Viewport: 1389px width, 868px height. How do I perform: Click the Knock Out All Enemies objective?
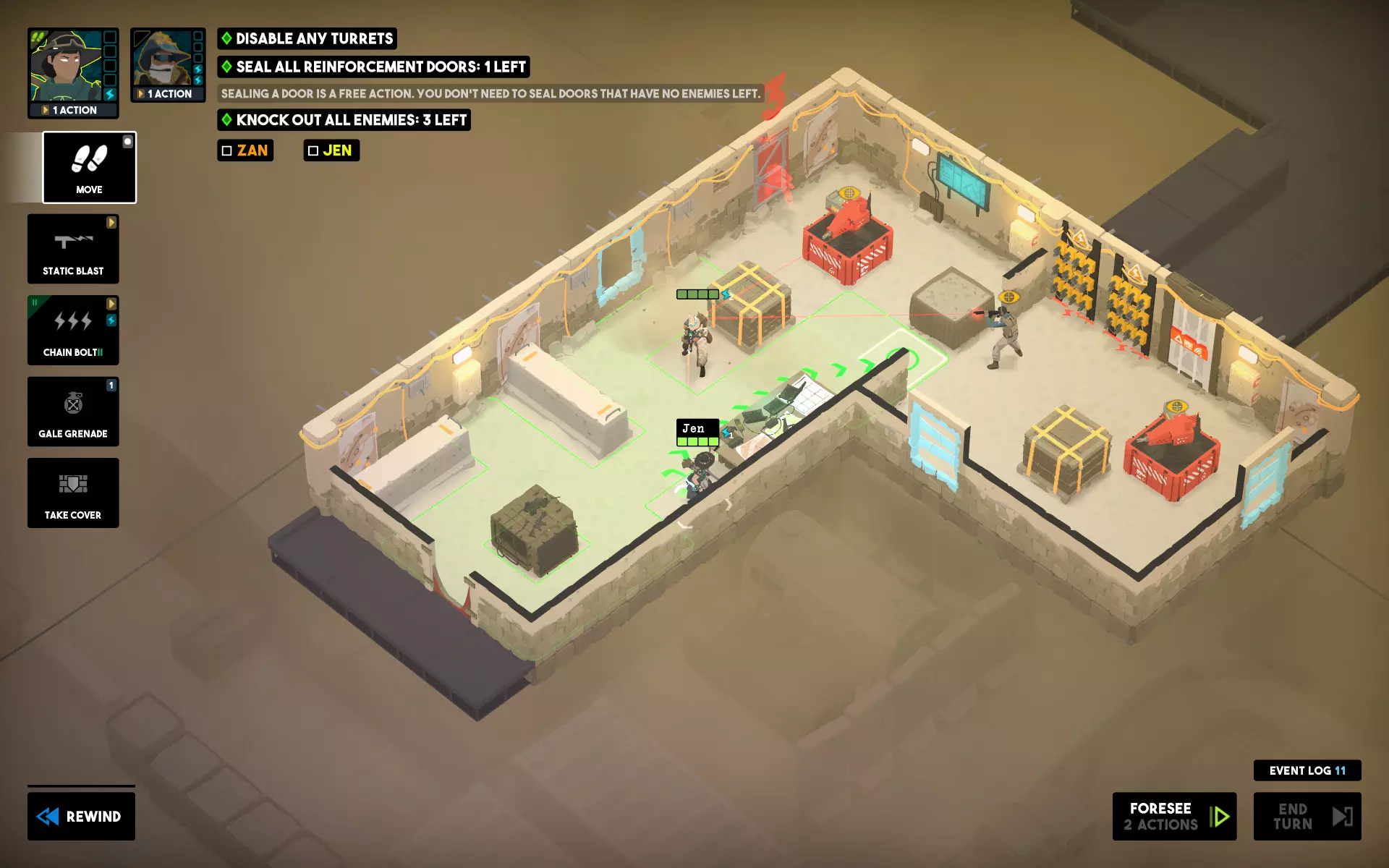344,120
